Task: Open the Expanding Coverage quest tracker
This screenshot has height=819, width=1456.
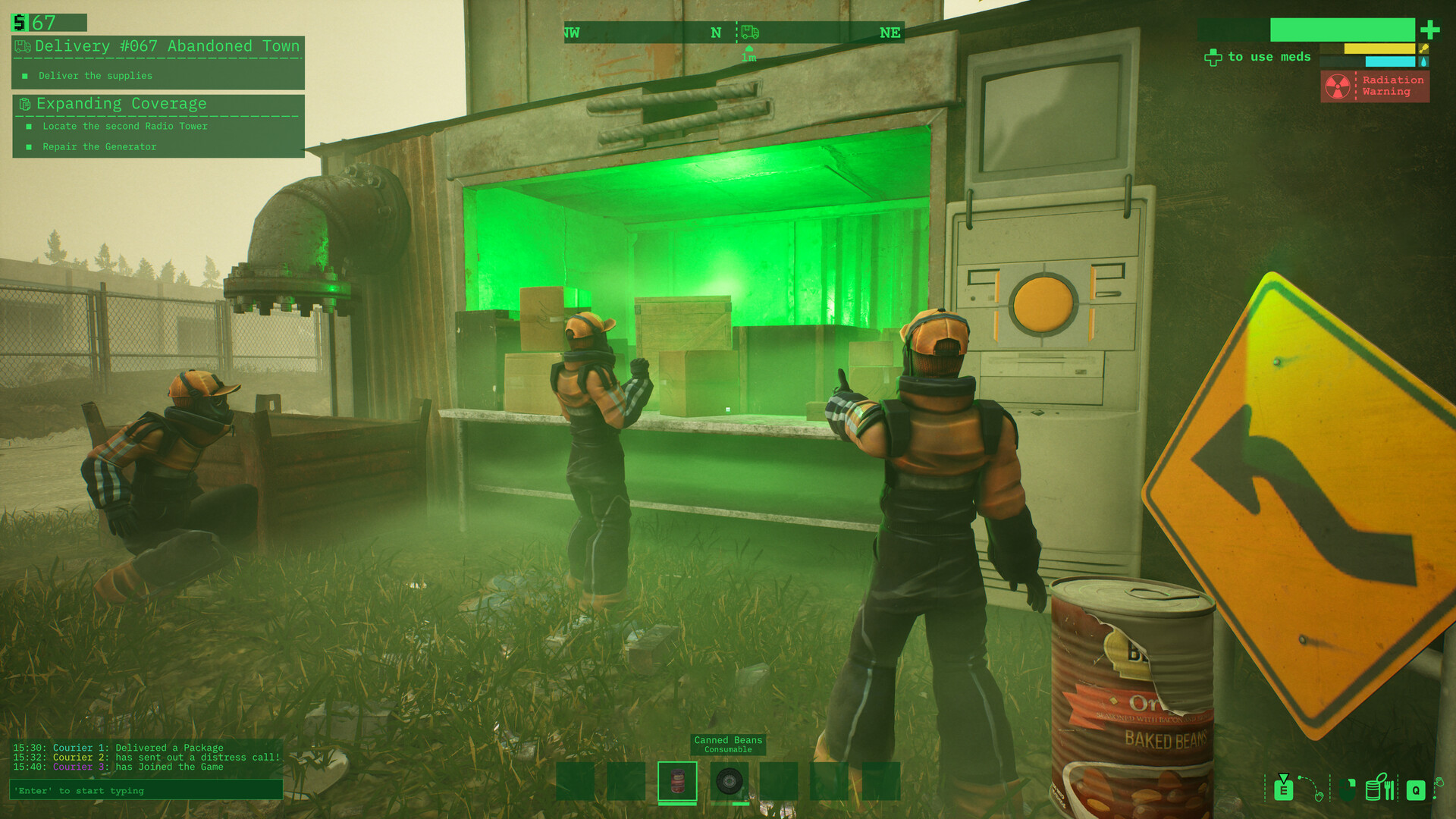Action: [x=121, y=104]
